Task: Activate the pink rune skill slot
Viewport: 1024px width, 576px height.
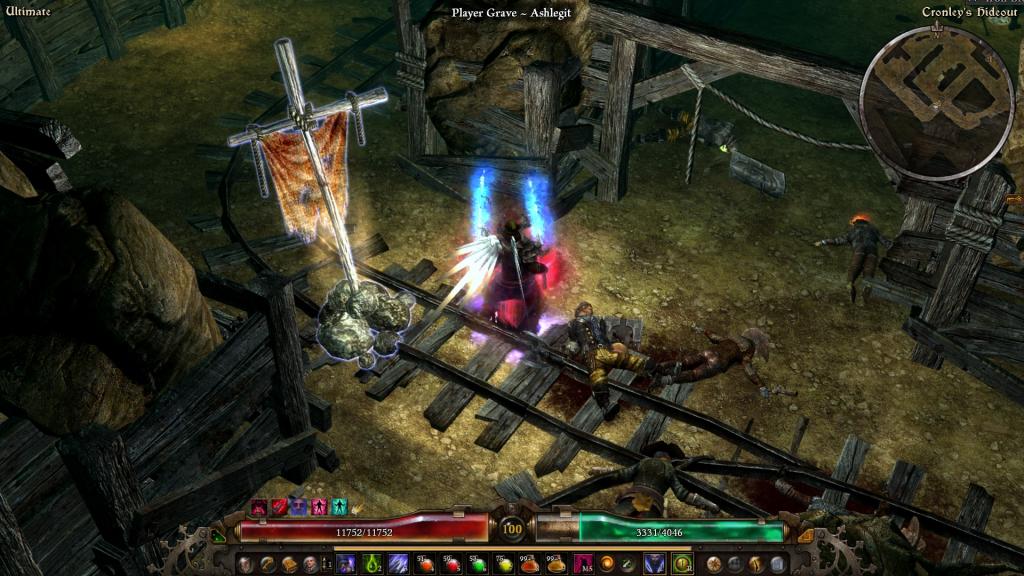Action: pos(583,564)
